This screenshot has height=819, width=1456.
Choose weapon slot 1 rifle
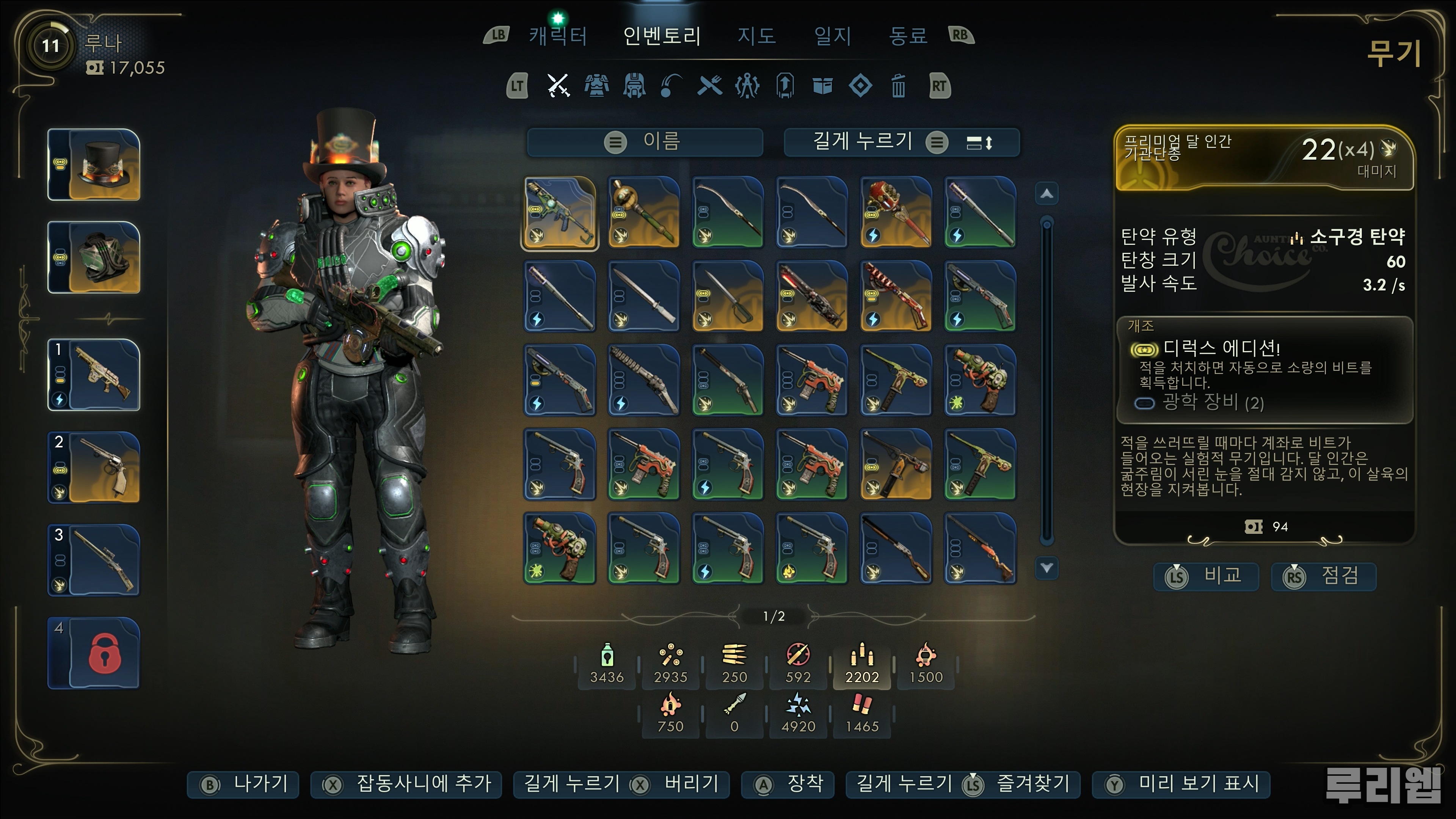94,375
